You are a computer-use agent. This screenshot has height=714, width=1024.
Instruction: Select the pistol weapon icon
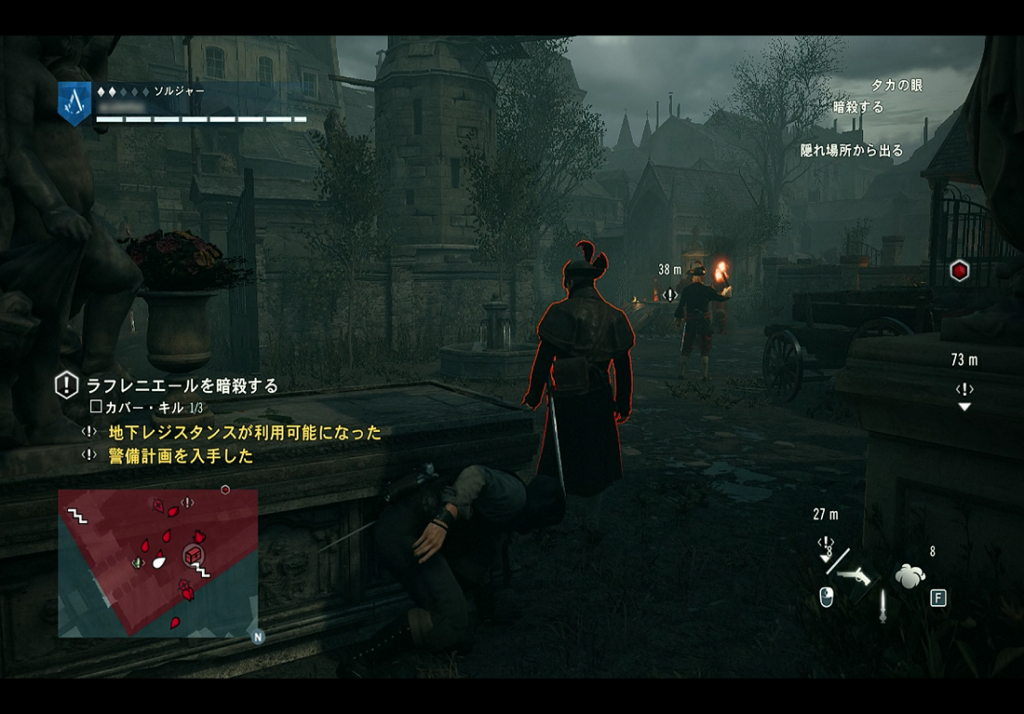[x=854, y=574]
